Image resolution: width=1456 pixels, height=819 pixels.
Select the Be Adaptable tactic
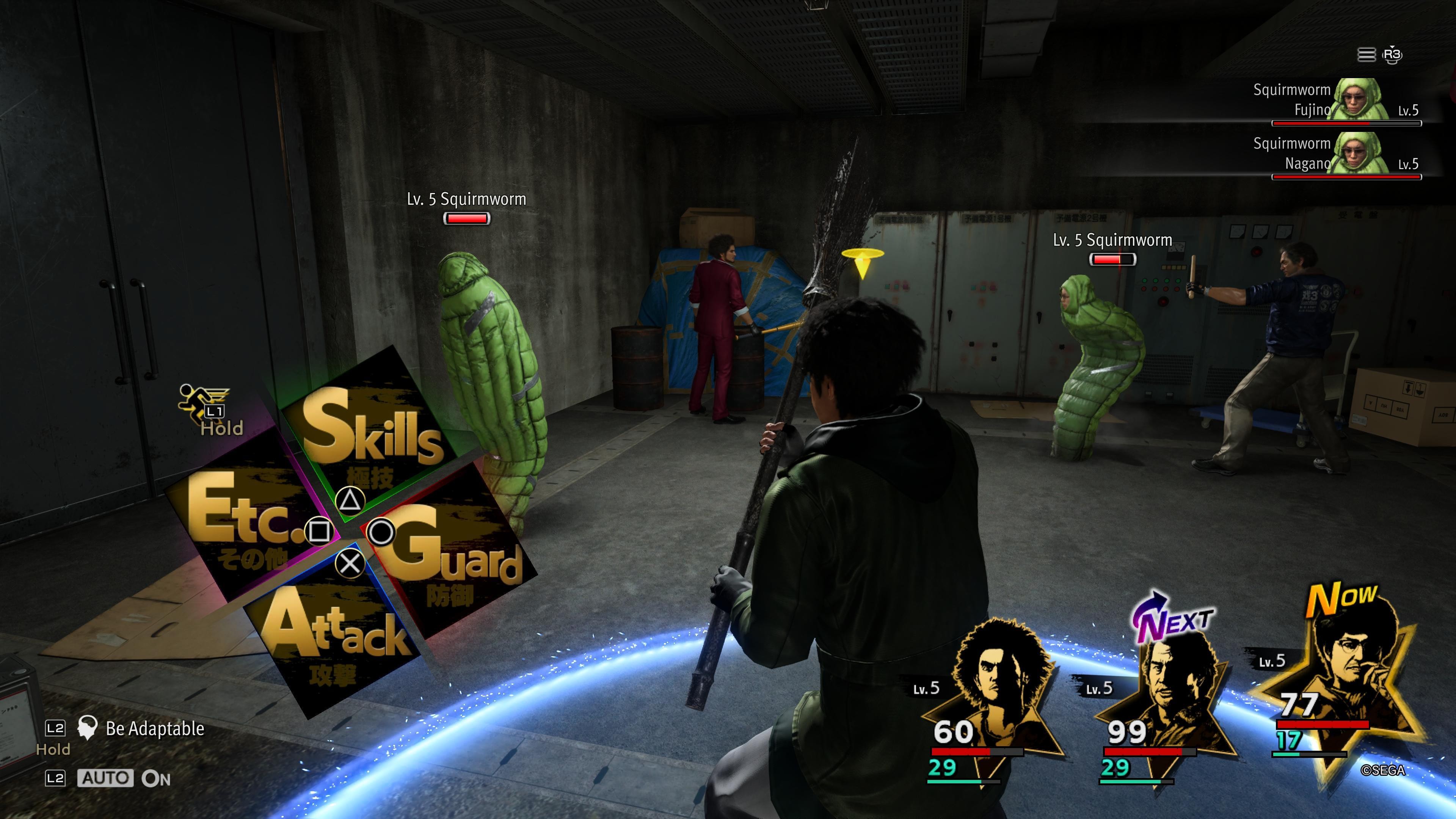point(154,728)
